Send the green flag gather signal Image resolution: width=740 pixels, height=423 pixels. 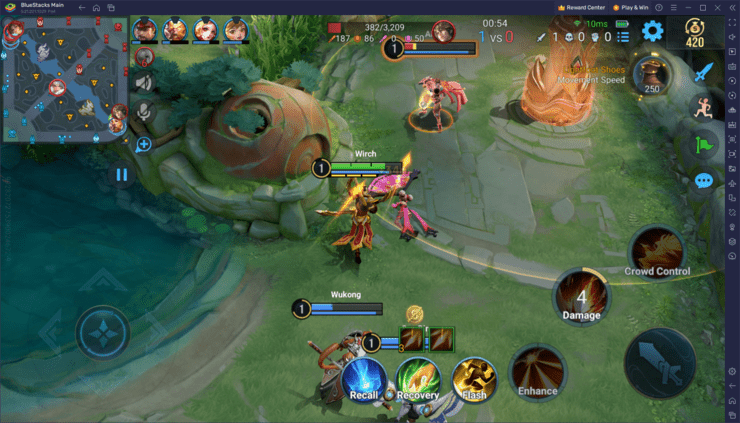[704, 144]
